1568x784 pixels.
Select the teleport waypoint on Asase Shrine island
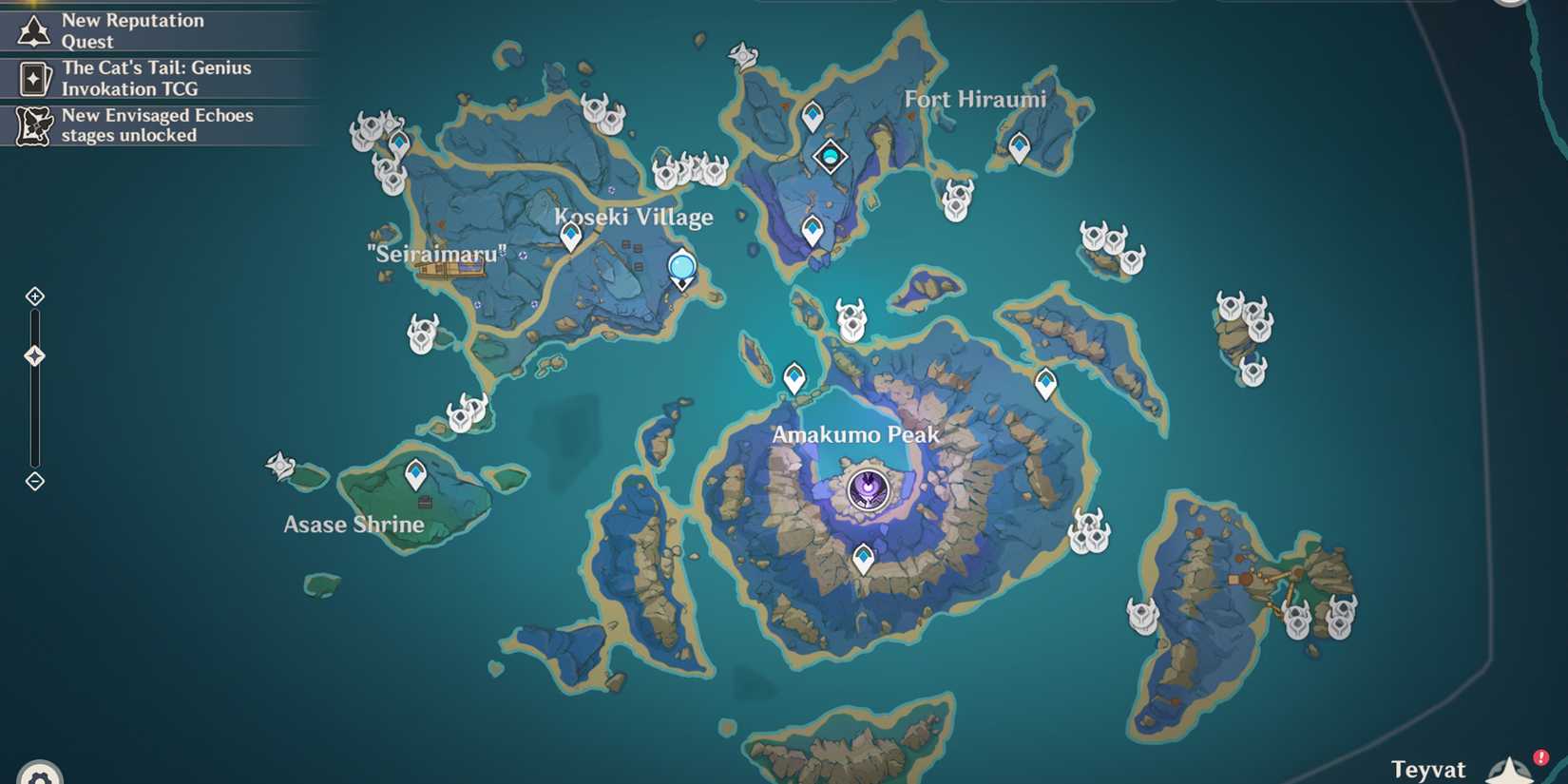(415, 469)
